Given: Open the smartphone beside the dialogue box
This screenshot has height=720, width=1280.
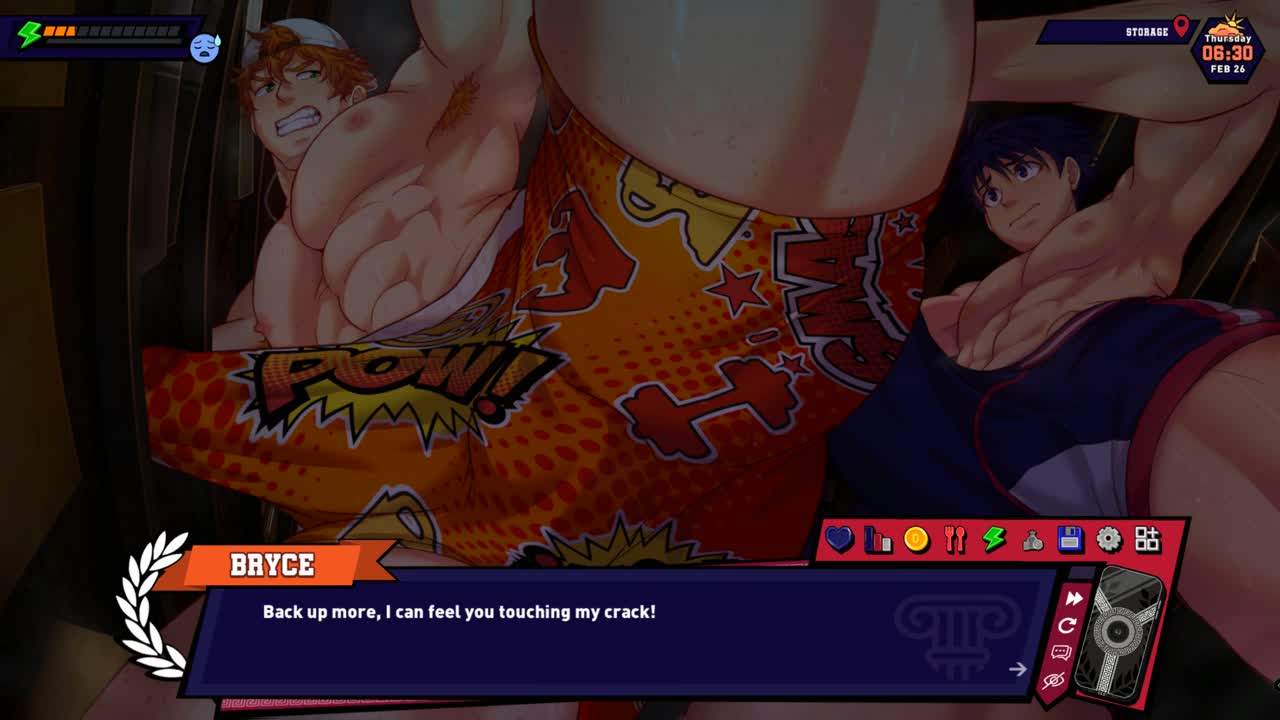Looking at the screenshot, I should 1121,631.
